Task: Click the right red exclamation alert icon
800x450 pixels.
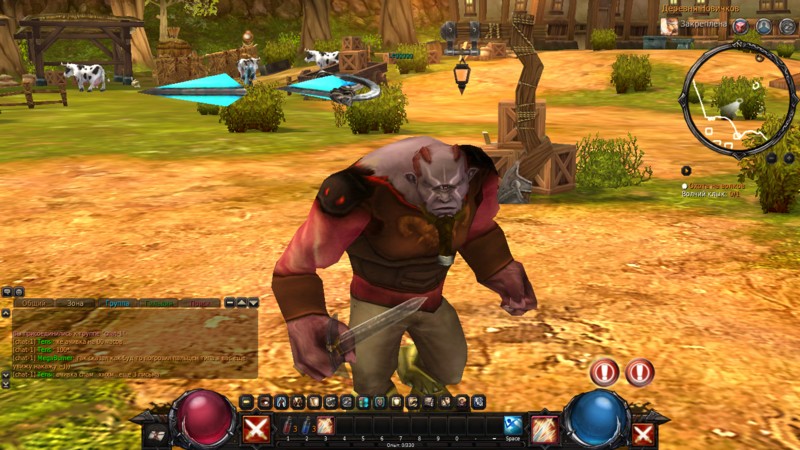Action: click(640, 373)
